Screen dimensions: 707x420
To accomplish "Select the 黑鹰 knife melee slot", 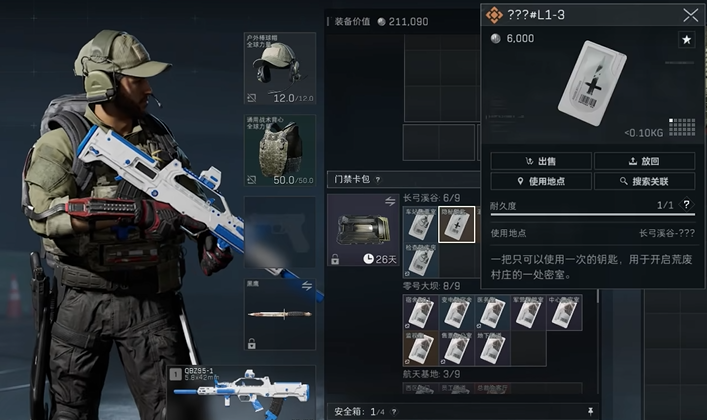I will [x=280, y=315].
